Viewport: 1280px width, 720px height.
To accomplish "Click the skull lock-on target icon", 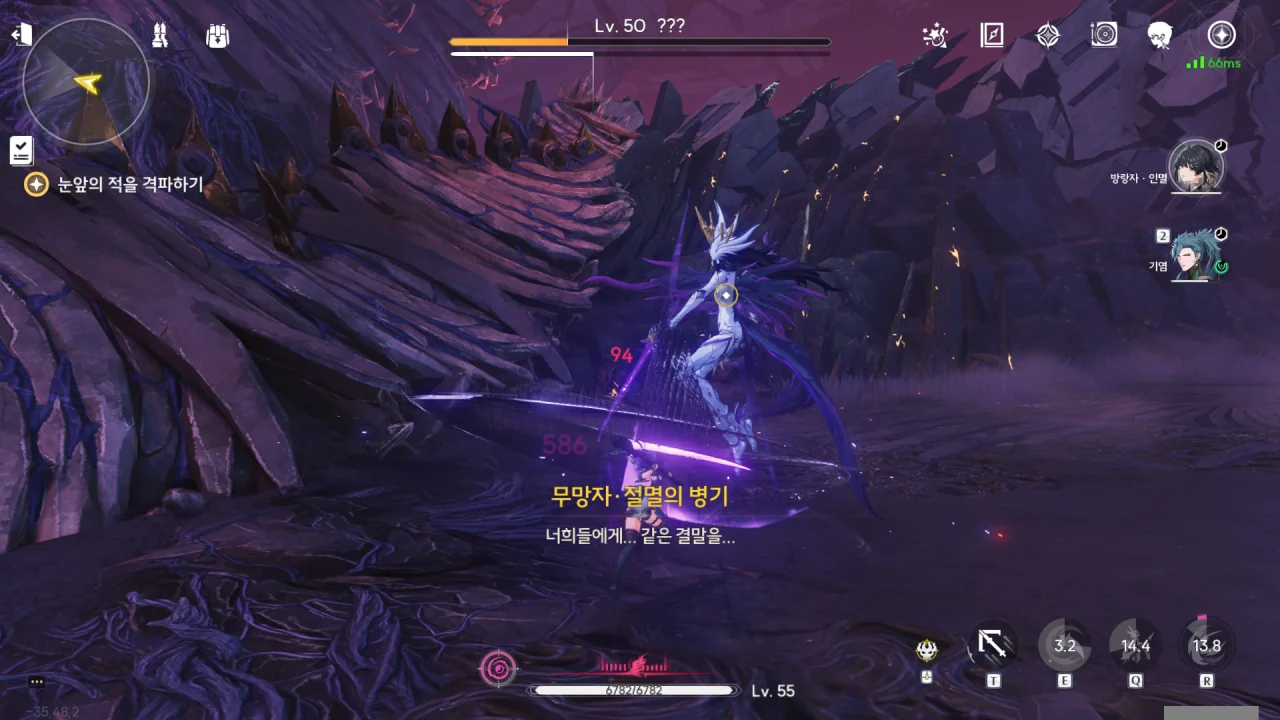I will pos(927,651).
